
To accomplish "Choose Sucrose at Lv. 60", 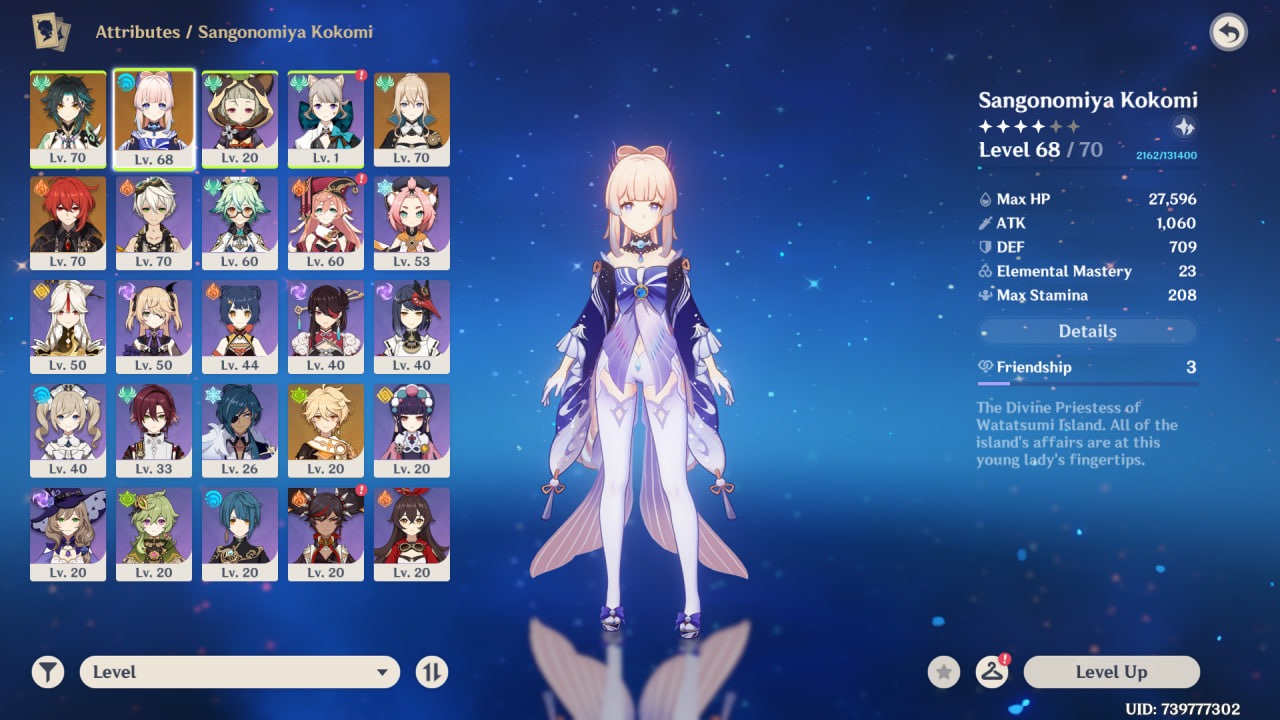I will pos(240,222).
